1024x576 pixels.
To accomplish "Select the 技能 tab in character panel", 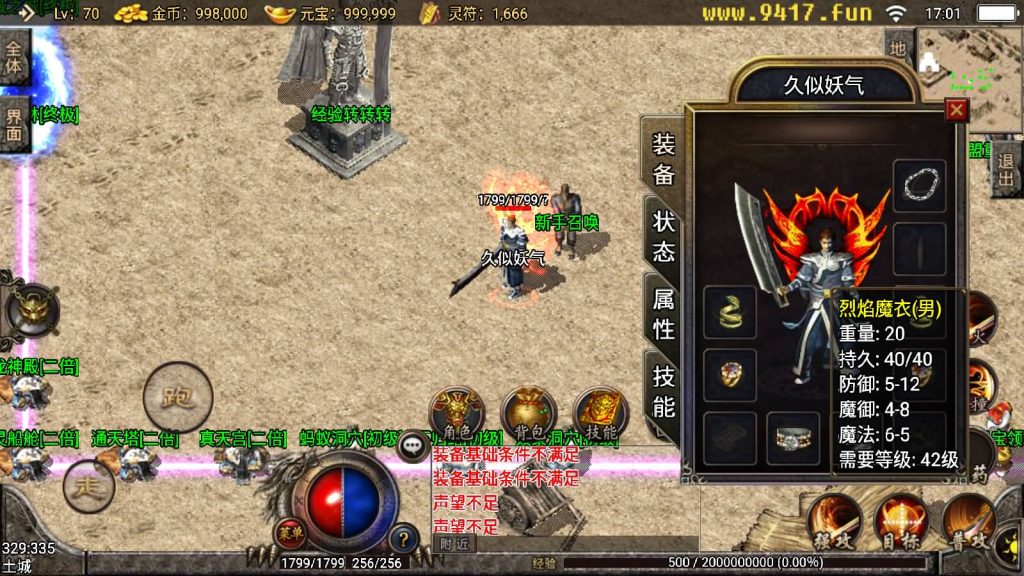I will tap(664, 390).
